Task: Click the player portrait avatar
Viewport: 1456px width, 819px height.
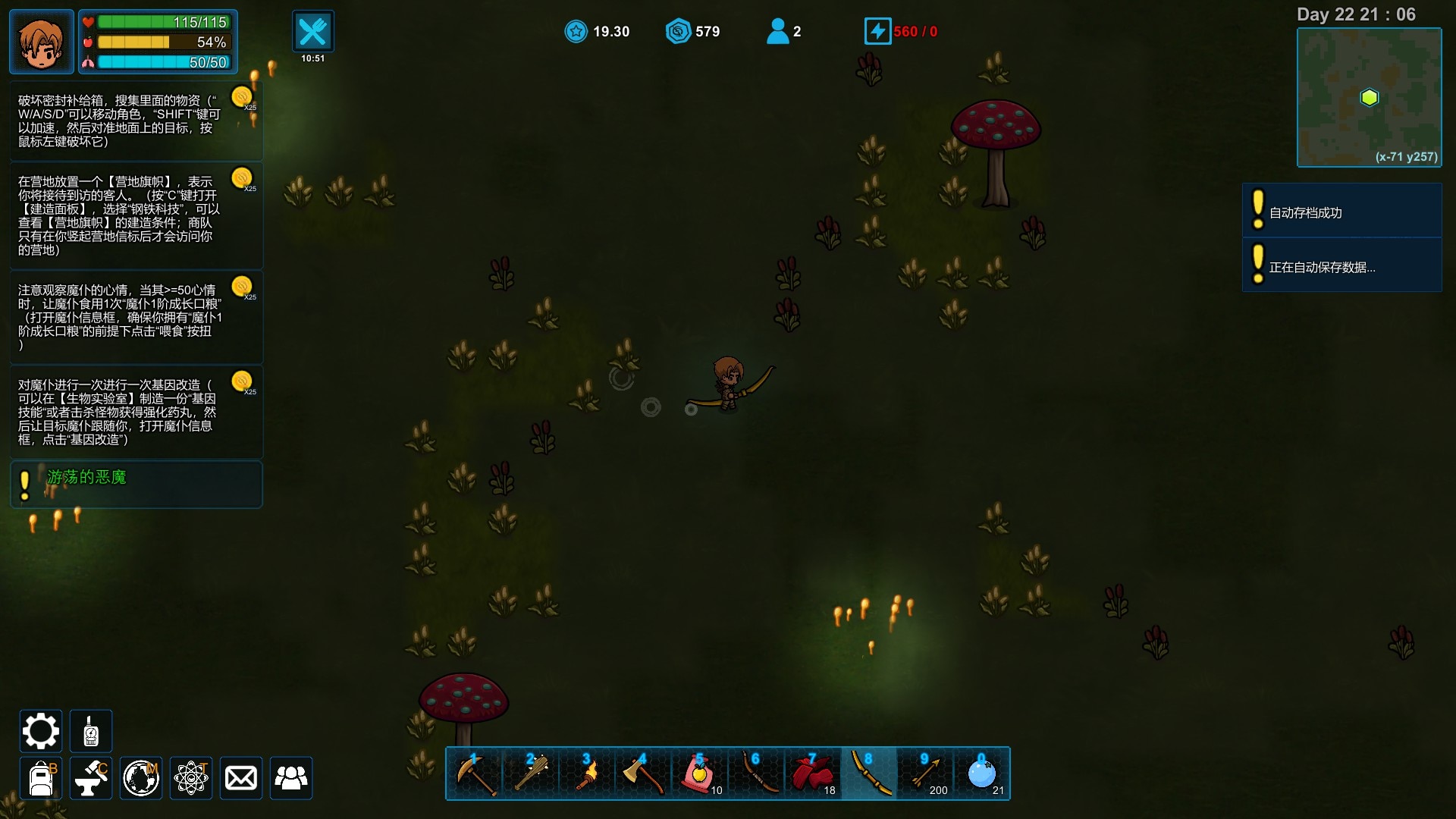Action: point(42,42)
